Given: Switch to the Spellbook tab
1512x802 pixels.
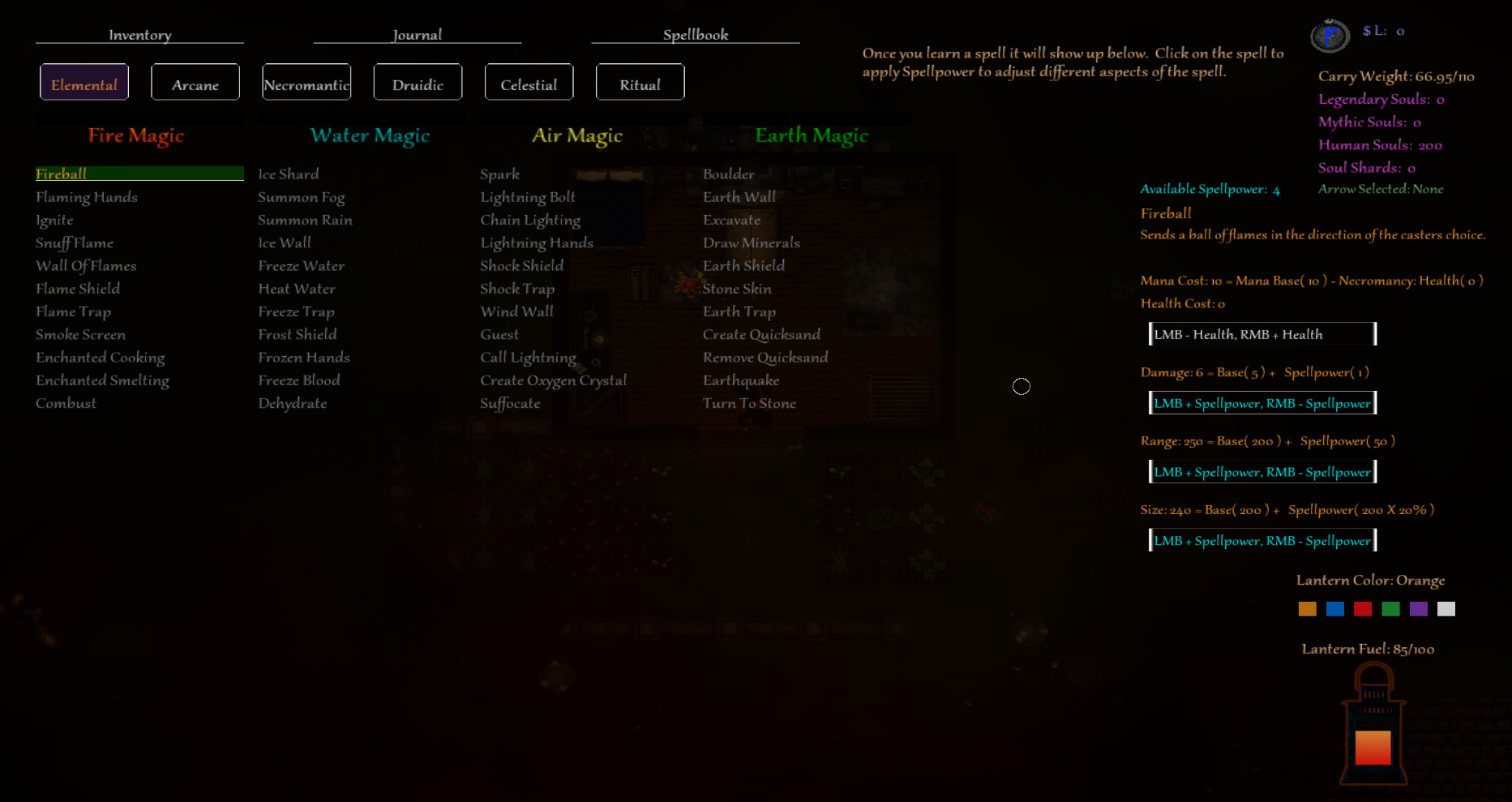Looking at the screenshot, I should click(x=695, y=34).
